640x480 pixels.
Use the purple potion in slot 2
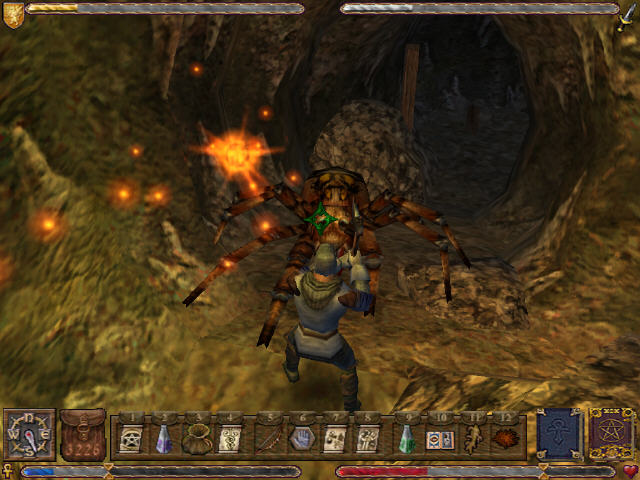click(164, 438)
